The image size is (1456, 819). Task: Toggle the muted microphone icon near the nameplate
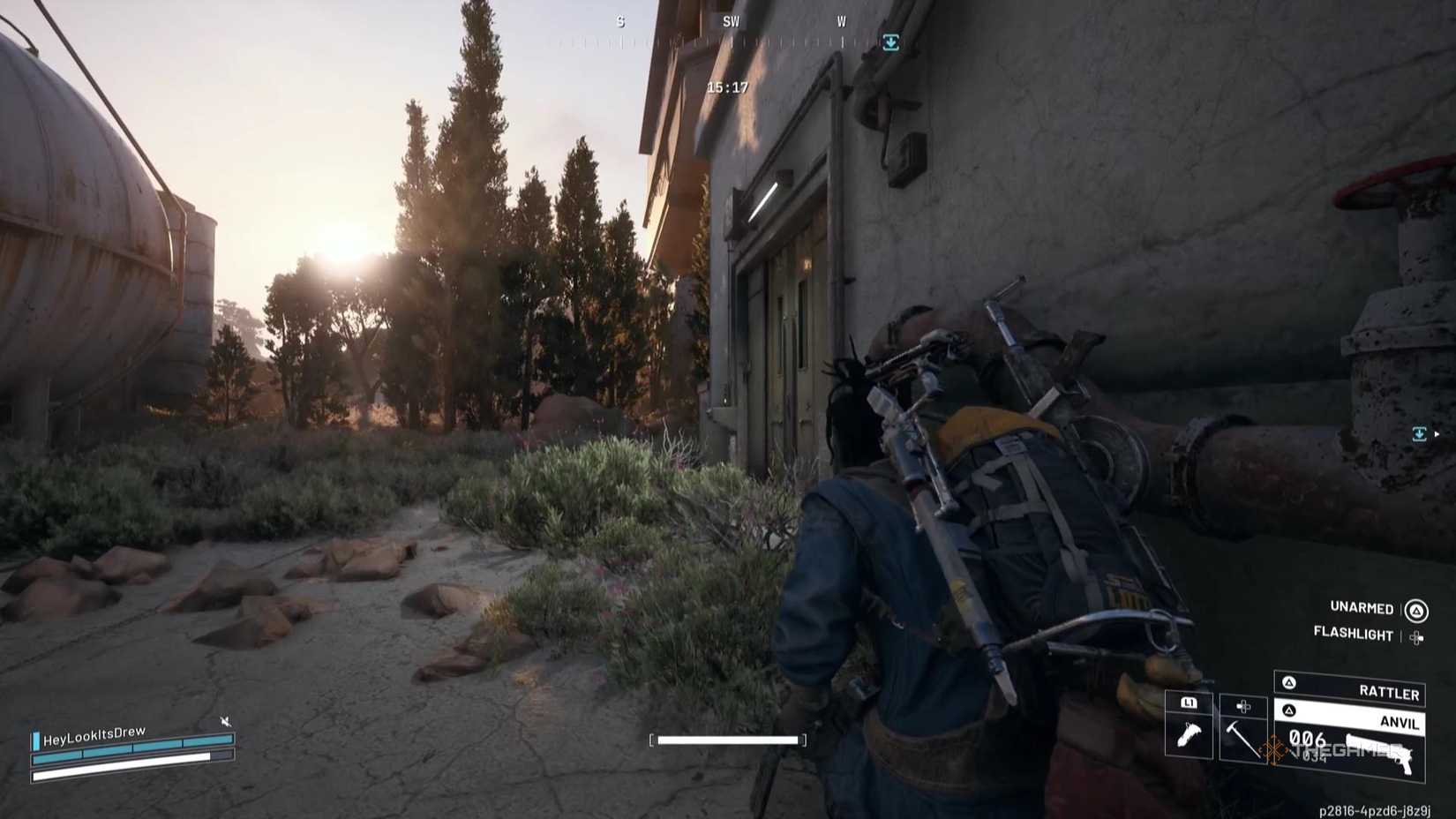[x=225, y=720]
